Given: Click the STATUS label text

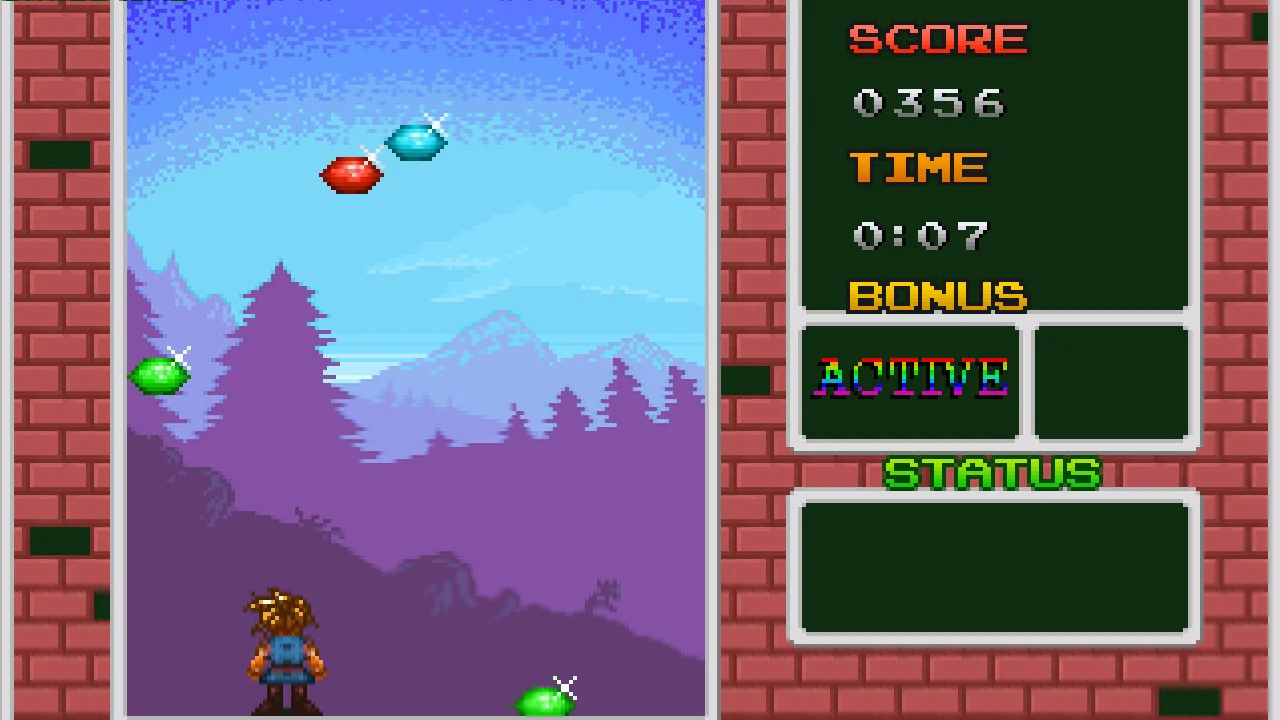Looking at the screenshot, I should click(x=992, y=472).
